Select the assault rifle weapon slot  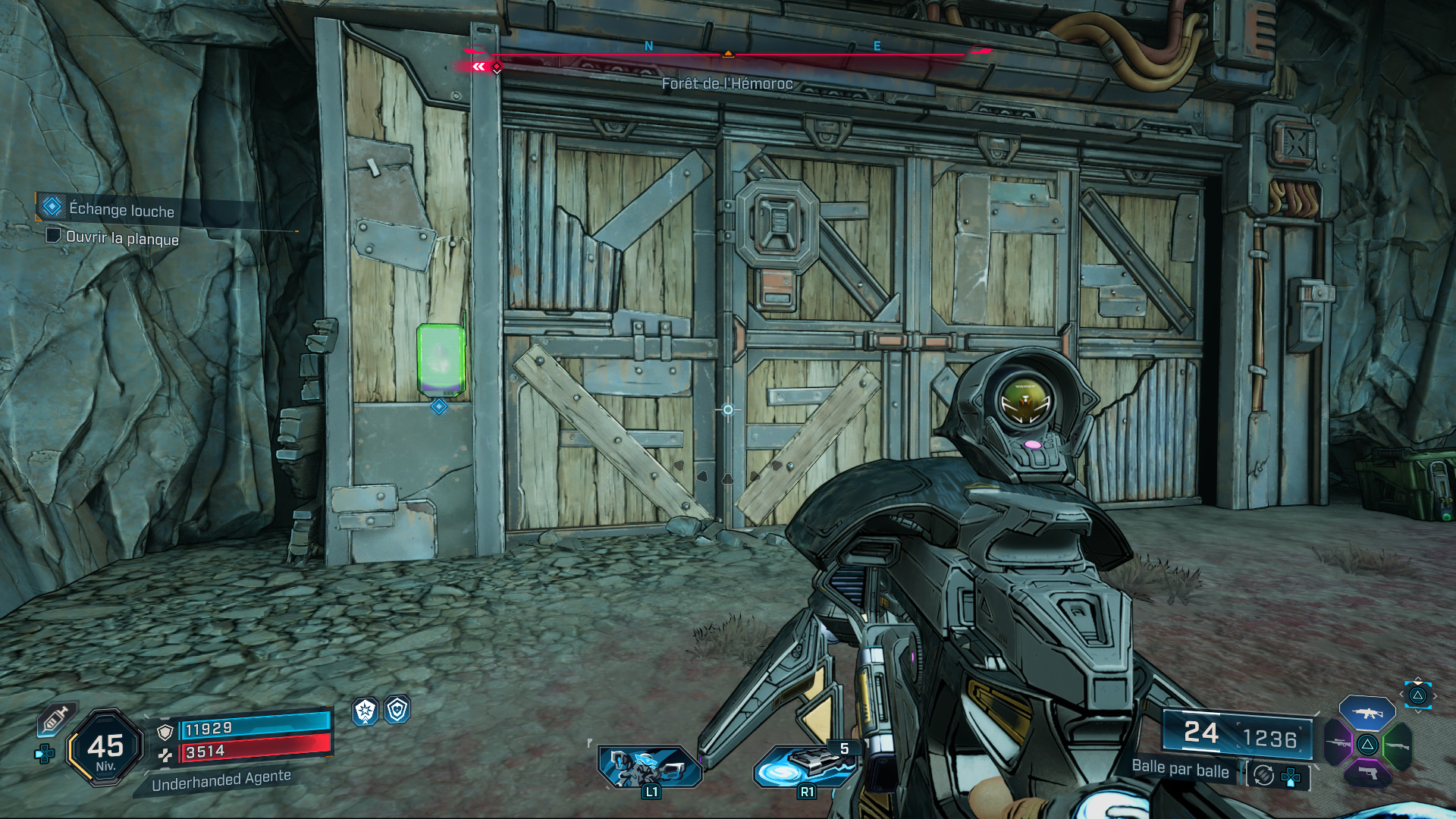1367,714
